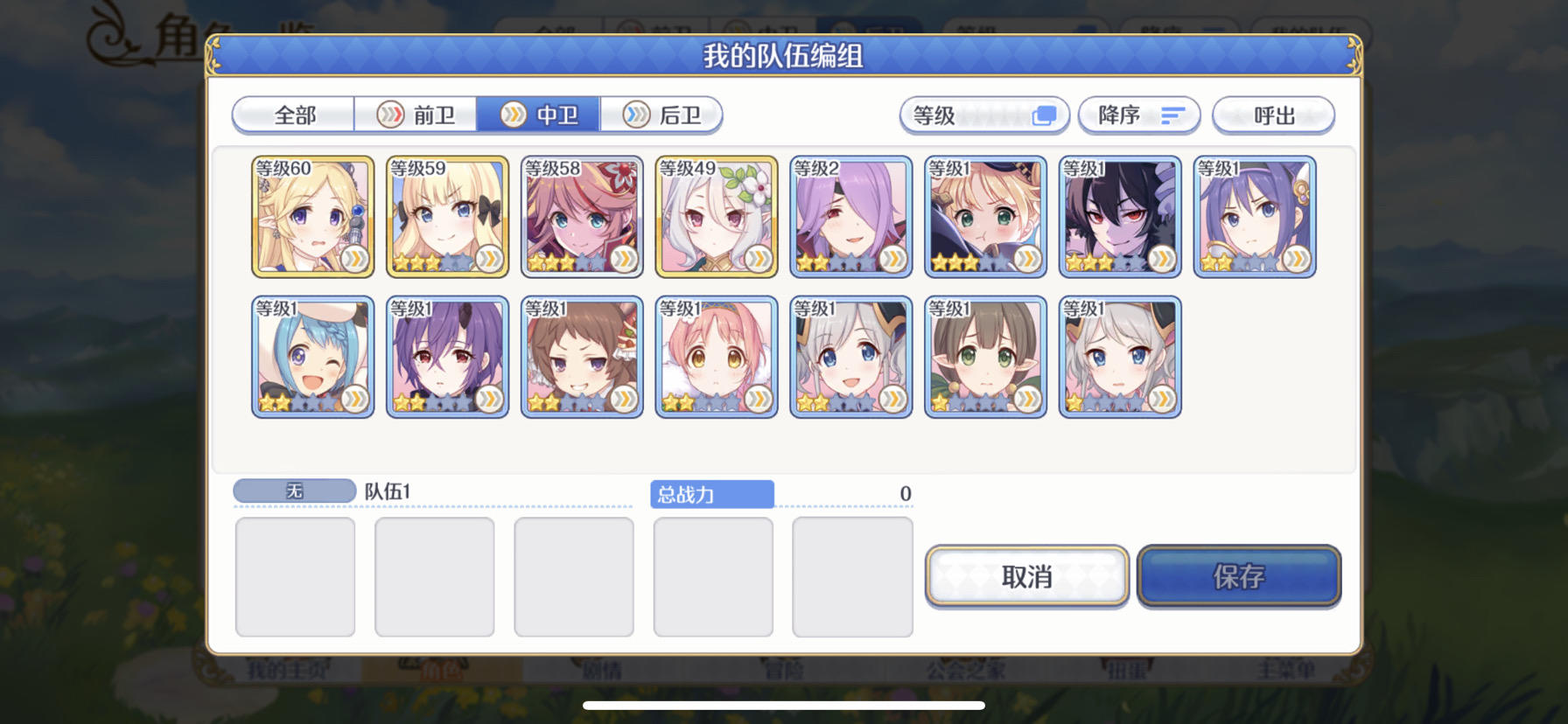The width and height of the screenshot is (1568, 724).
Task: Click the first empty team slot
Action: pos(295,576)
